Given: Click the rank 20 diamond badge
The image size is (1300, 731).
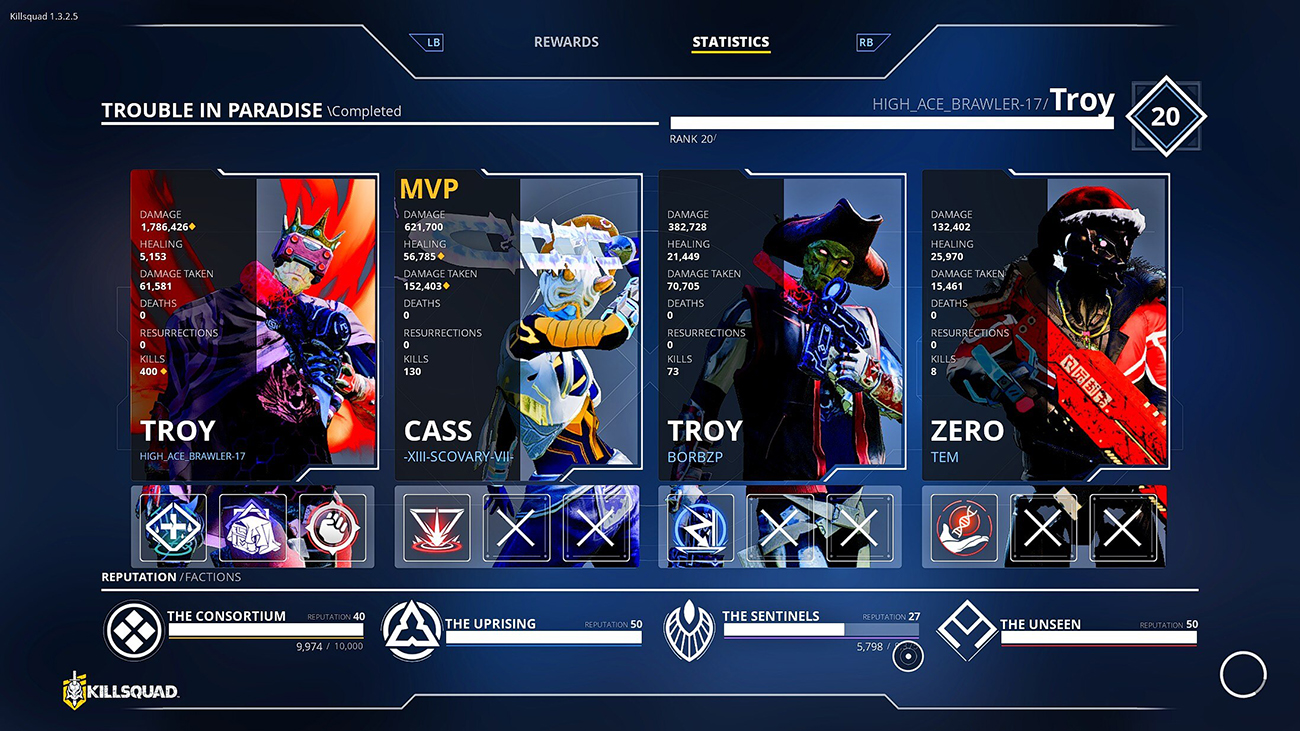Looking at the screenshot, I should pos(1167,115).
